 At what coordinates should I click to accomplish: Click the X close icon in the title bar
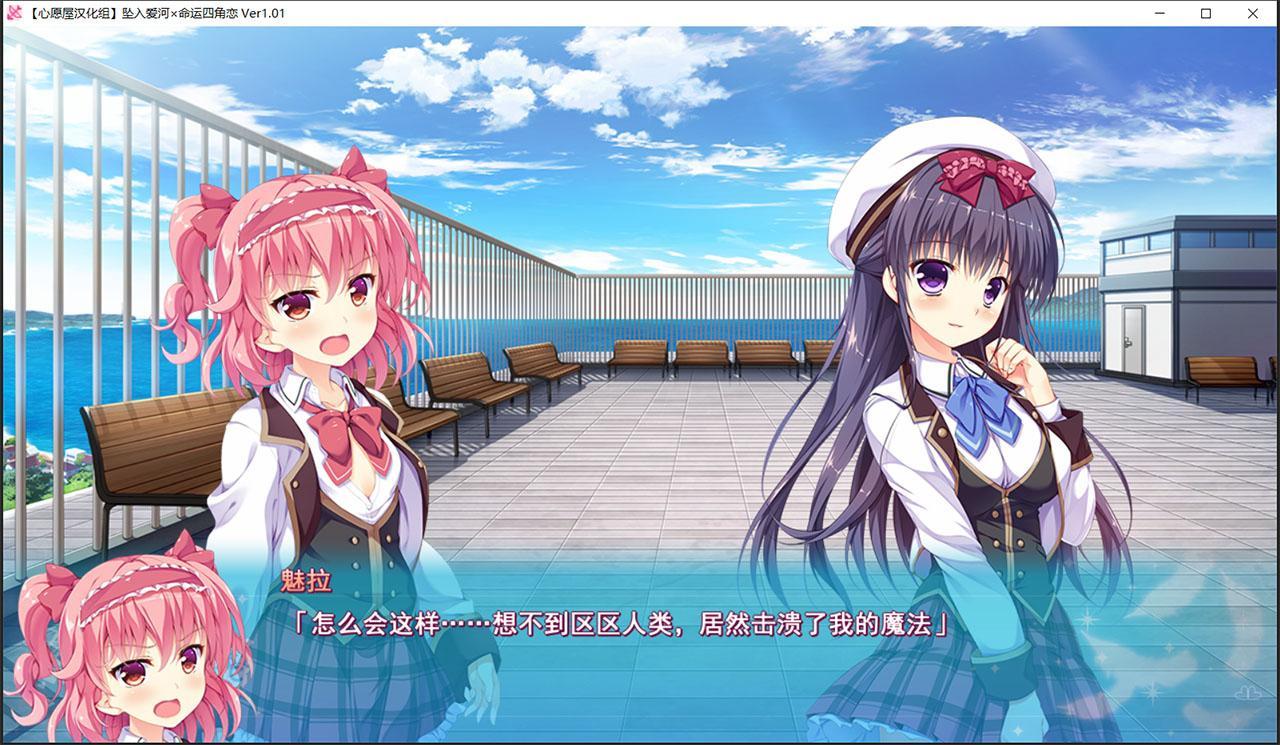(x=1253, y=13)
